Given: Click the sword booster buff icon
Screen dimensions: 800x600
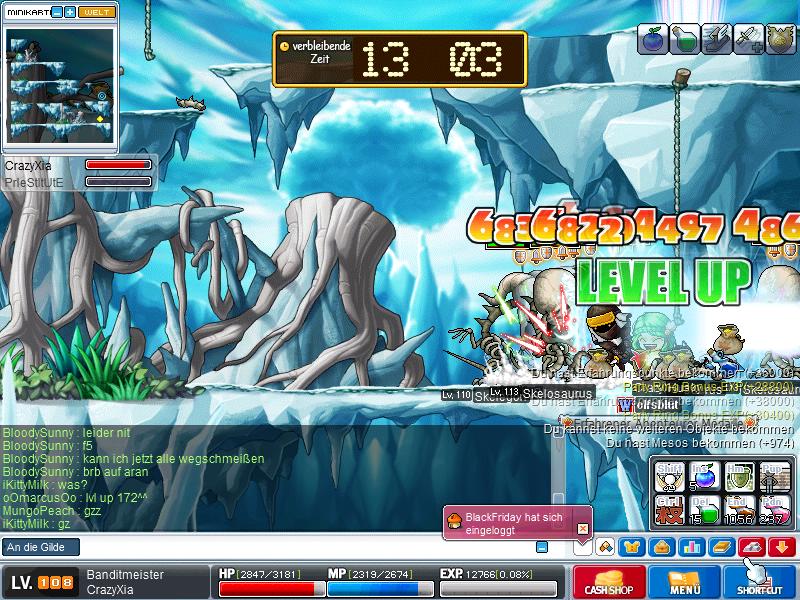Looking at the screenshot, I should click(748, 38).
